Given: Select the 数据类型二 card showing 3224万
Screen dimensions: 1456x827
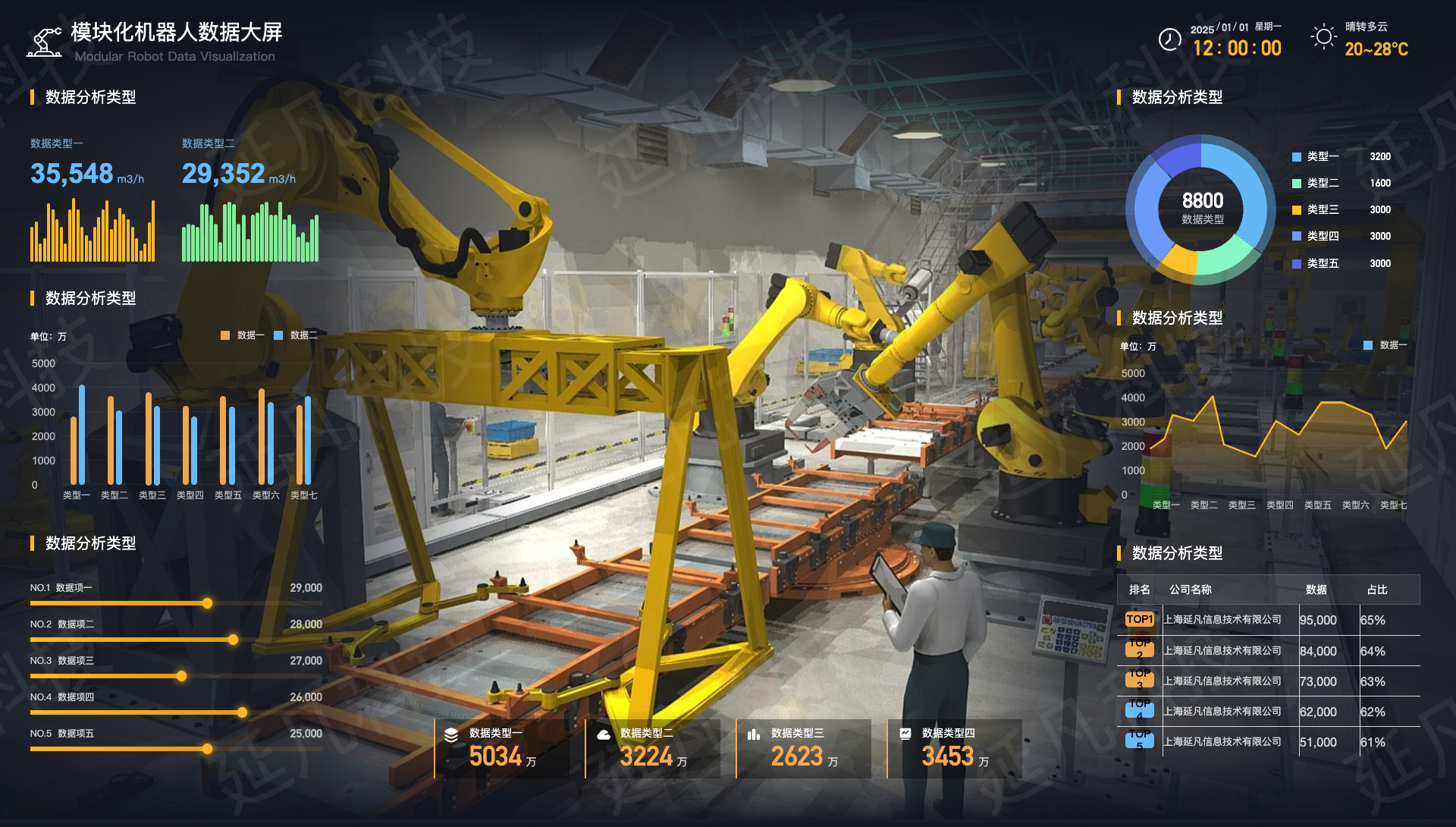Looking at the screenshot, I should tap(653, 749).
